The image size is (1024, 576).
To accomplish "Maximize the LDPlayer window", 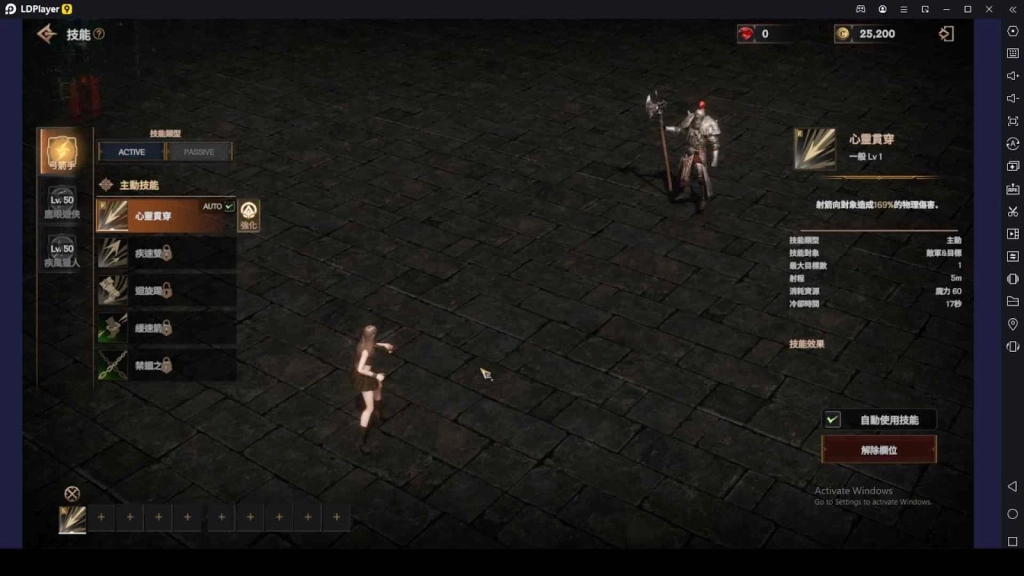I will click(x=967, y=9).
